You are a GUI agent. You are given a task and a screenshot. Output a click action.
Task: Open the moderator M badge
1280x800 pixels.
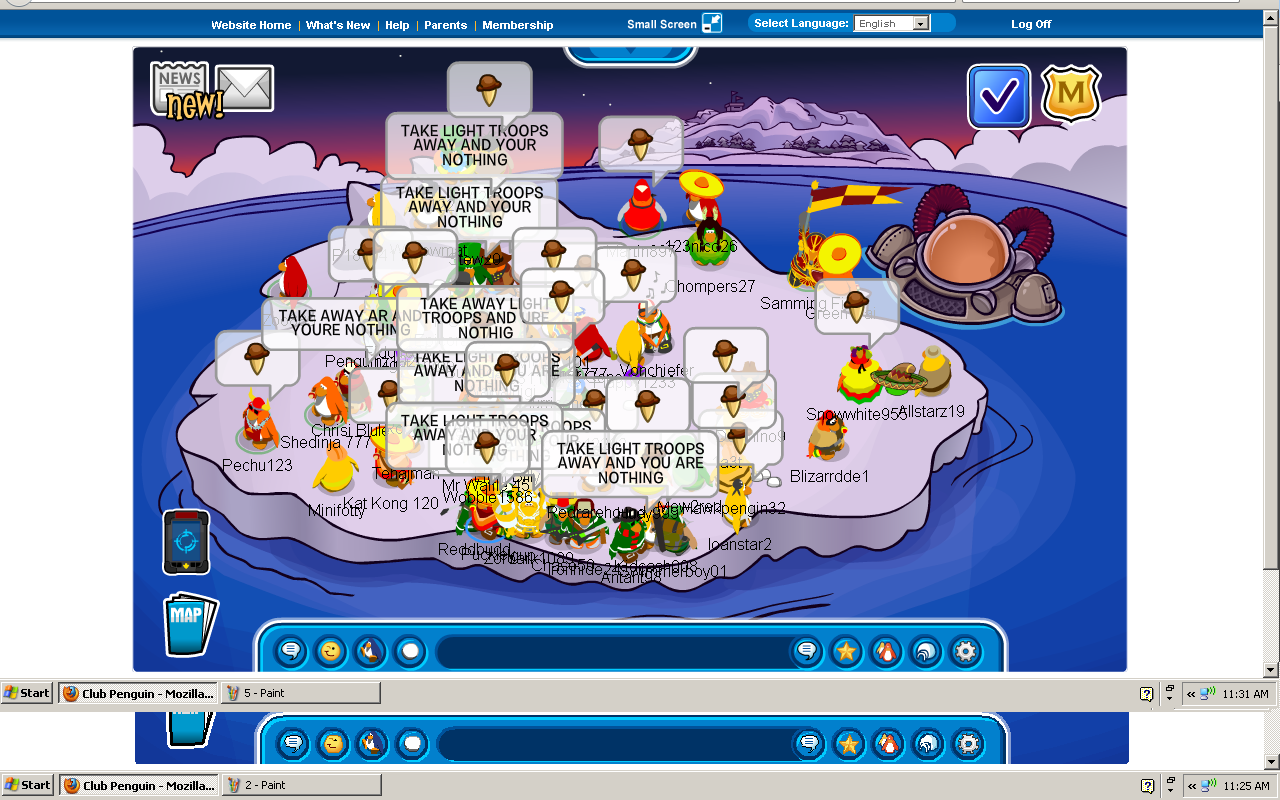pos(1071,95)
